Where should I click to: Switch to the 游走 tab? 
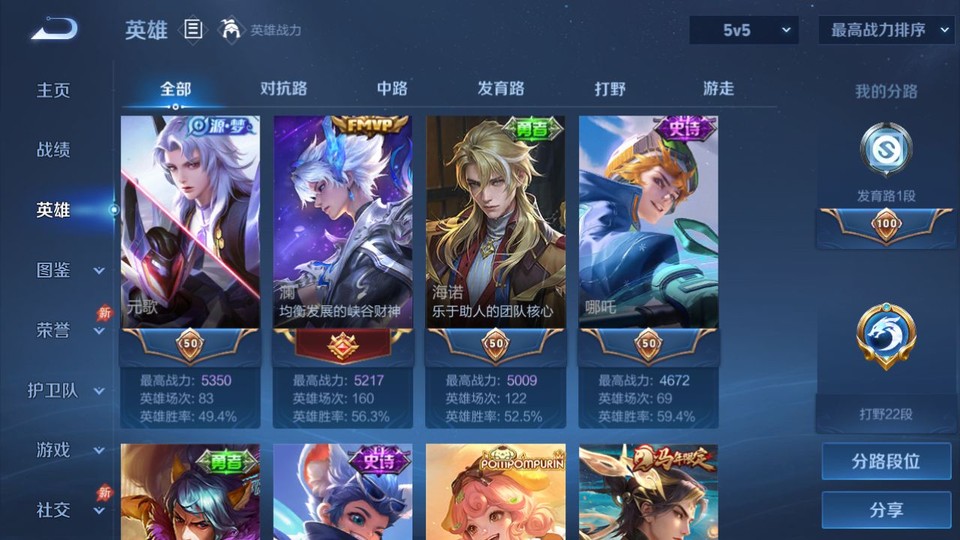point(718,88)
